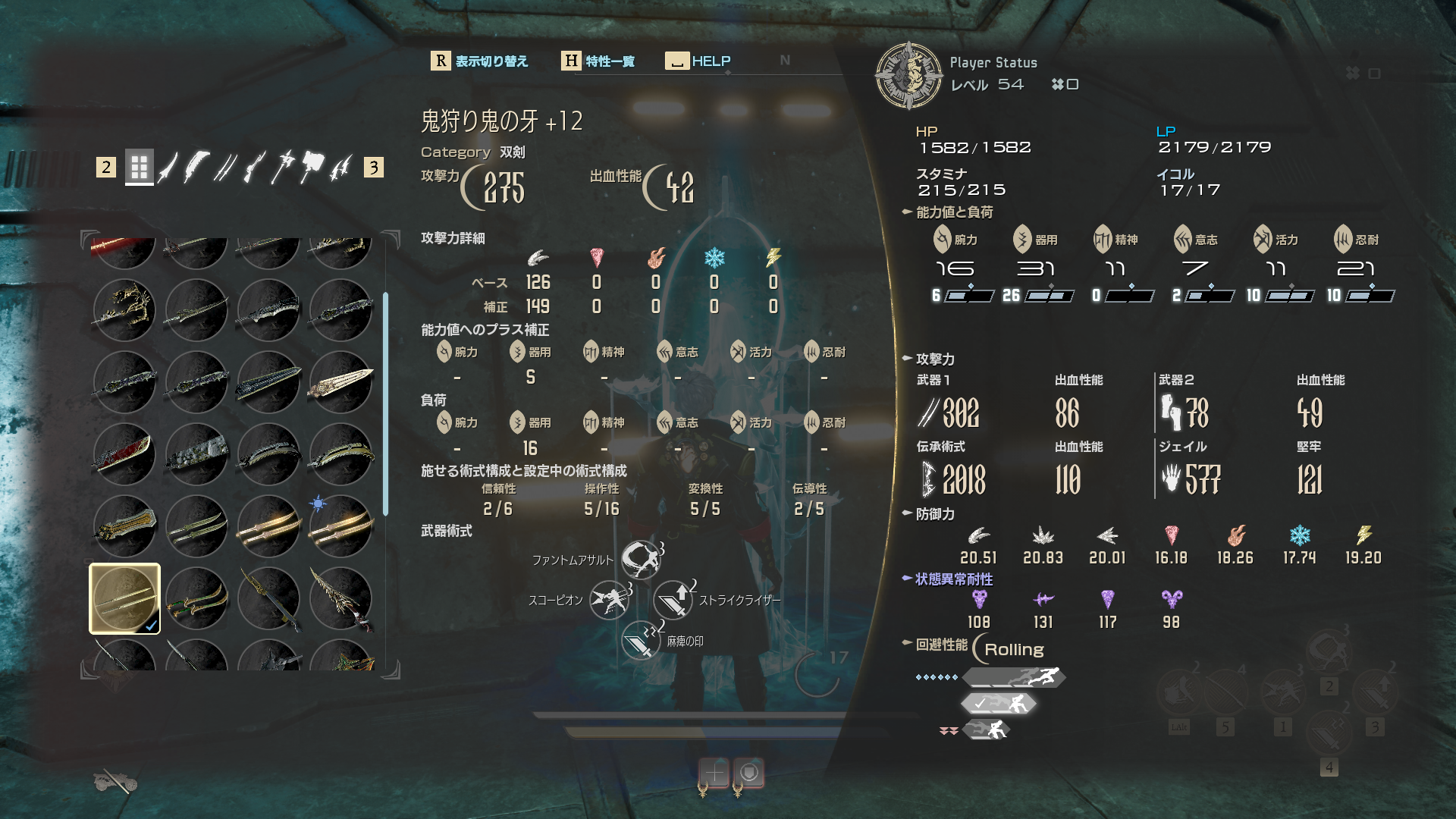This screenshot has height=819, width=1456.
Task: Click the 表示切り替え display switch button
Action: (479, 61)
